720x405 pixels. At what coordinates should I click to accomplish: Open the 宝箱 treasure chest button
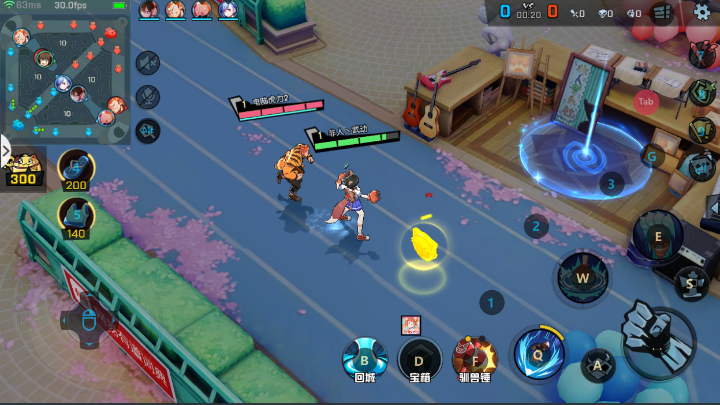click(420, 358)
